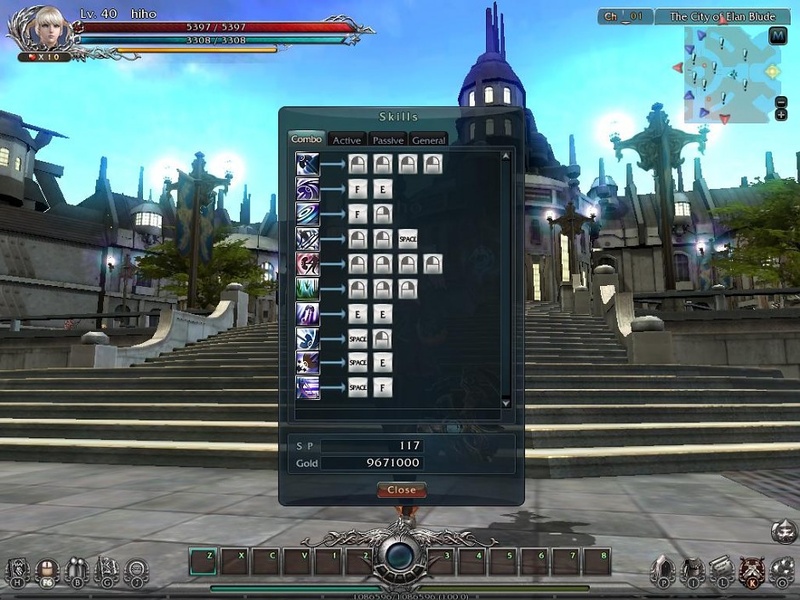Select the Z hotbar slot
This screenshot has width=800, height=600.
click(x=202, y=561)
